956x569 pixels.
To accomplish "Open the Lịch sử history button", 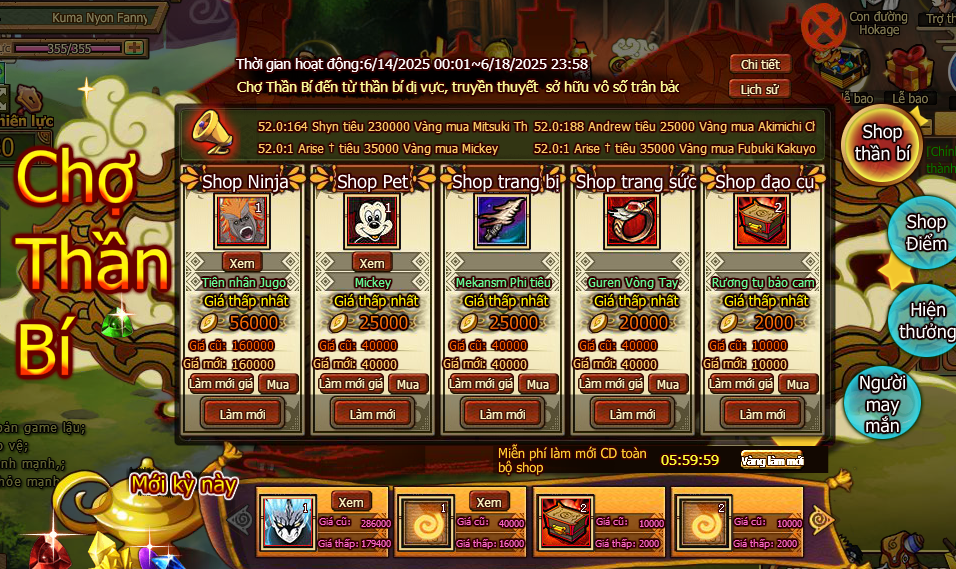I will [760, 89].
